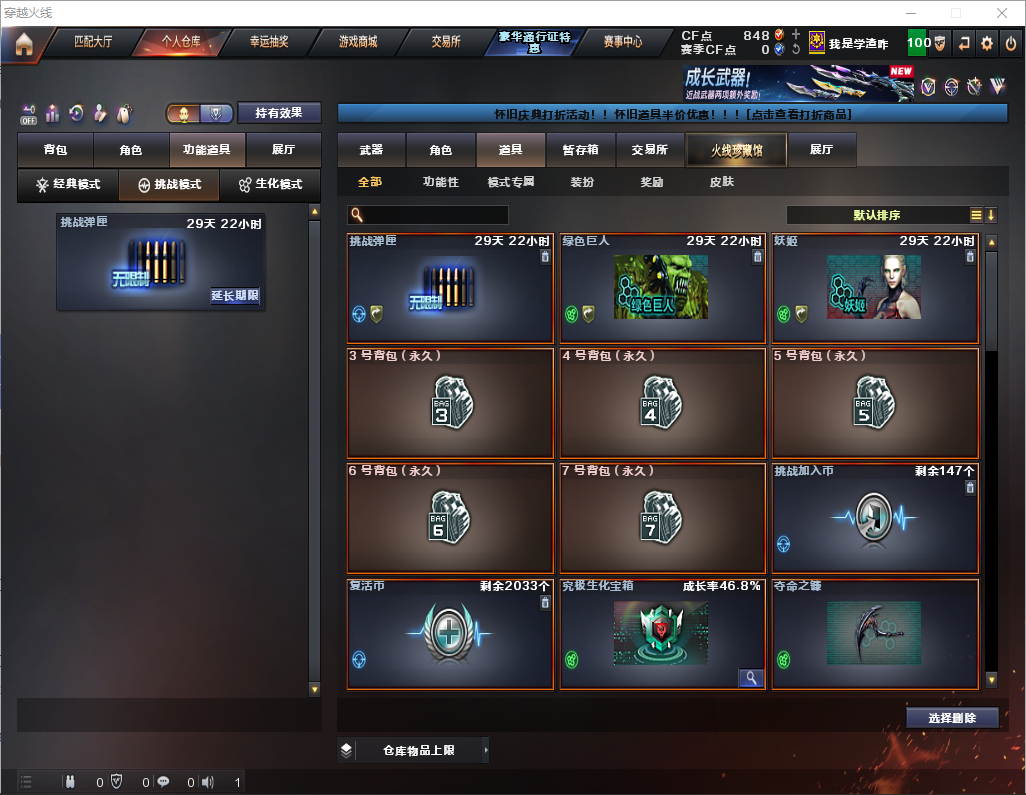1026x795 pixels.
Task: Open the 交易所 top menu entry
Action: (x=446, y=43)
